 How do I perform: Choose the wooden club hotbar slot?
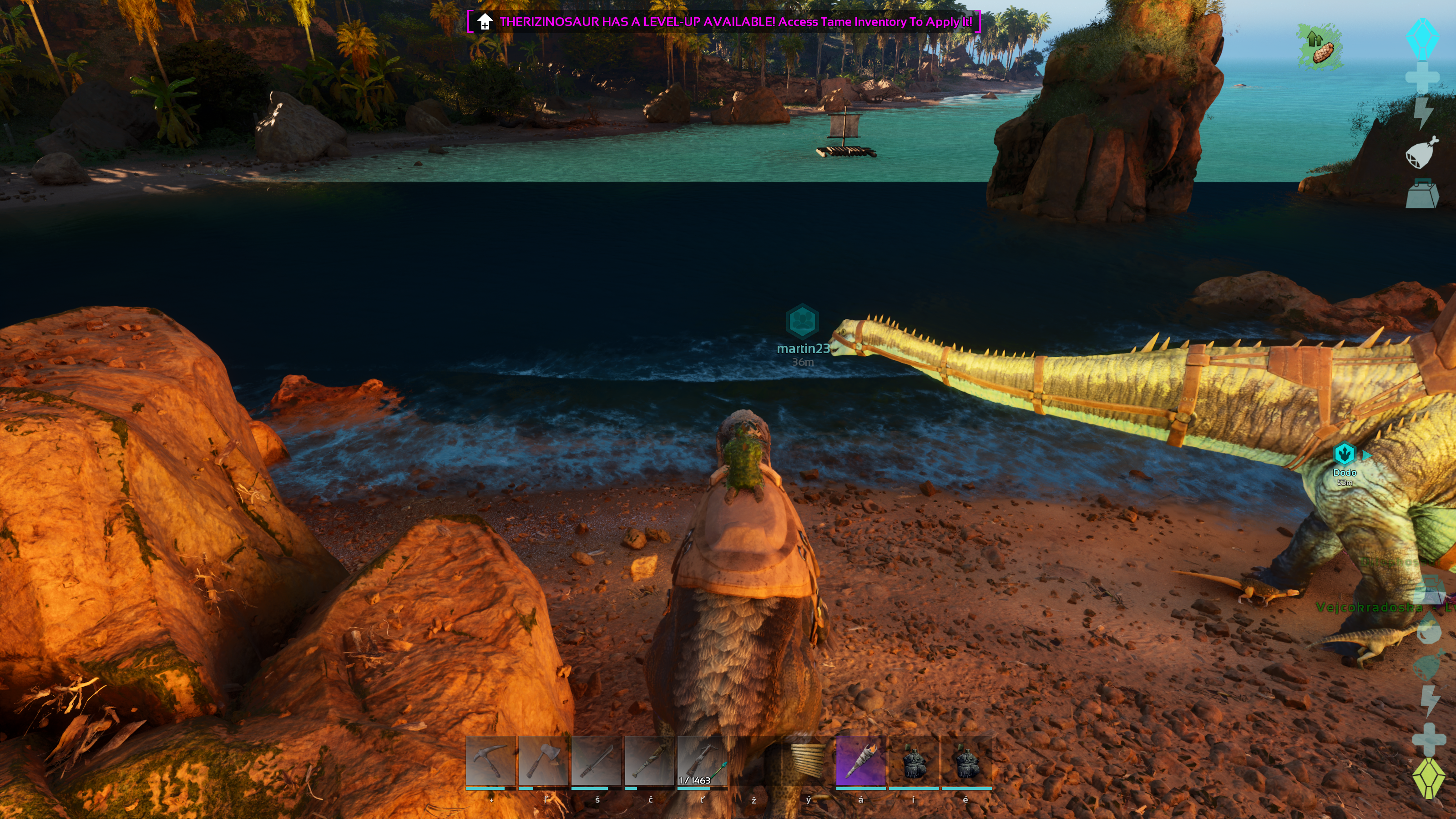coord(649,761)
